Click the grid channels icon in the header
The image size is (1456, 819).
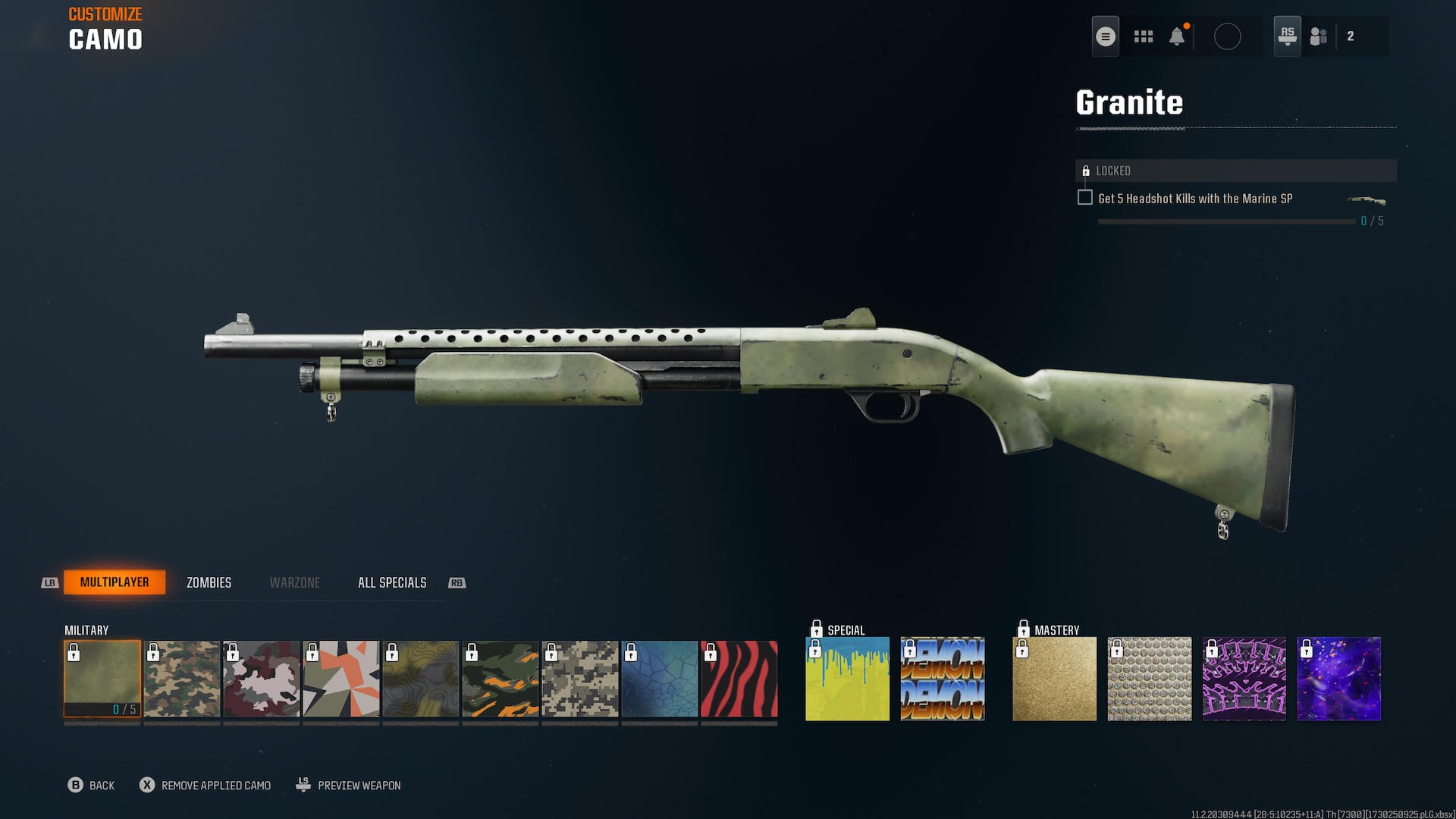click(x=1144, y=36)
